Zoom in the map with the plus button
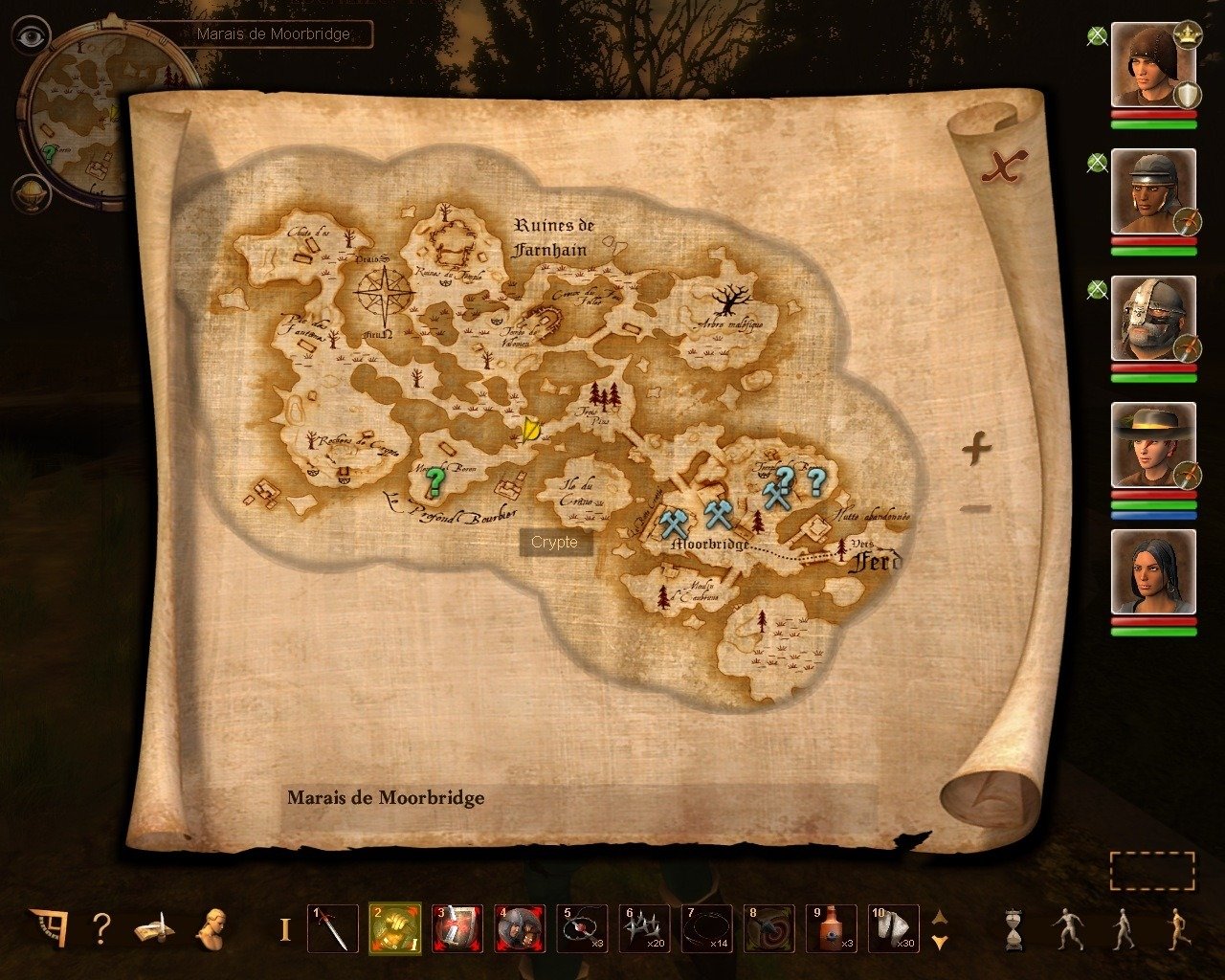The height and width of the screenshot is (980, 1225). (x=975, y=448)
